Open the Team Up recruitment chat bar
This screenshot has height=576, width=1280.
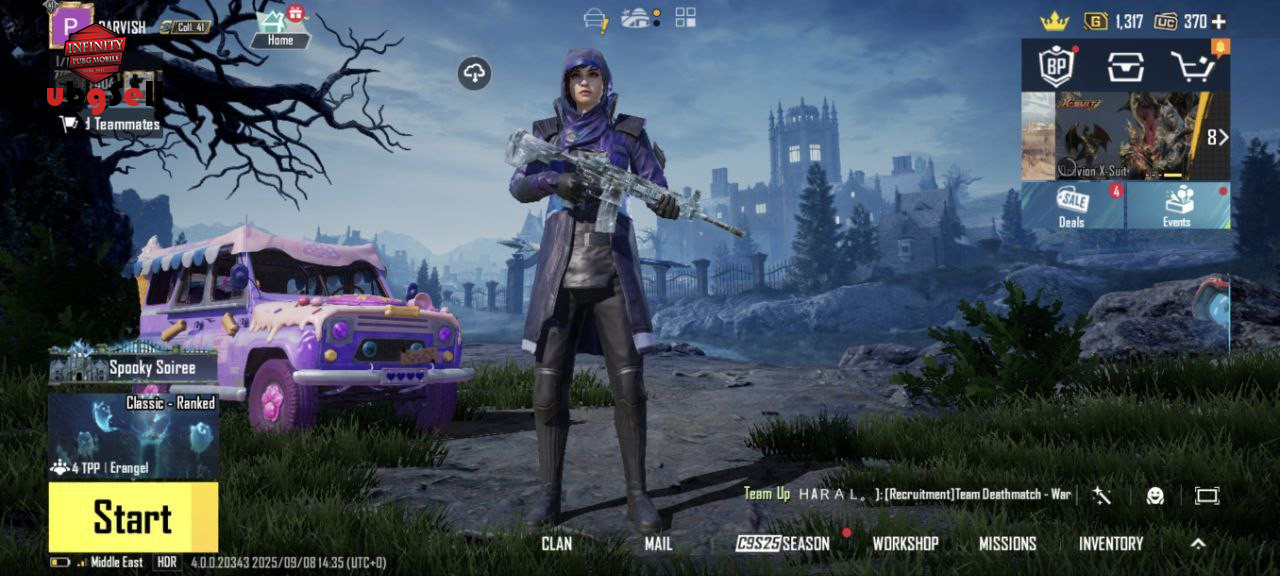coord(907,494)
